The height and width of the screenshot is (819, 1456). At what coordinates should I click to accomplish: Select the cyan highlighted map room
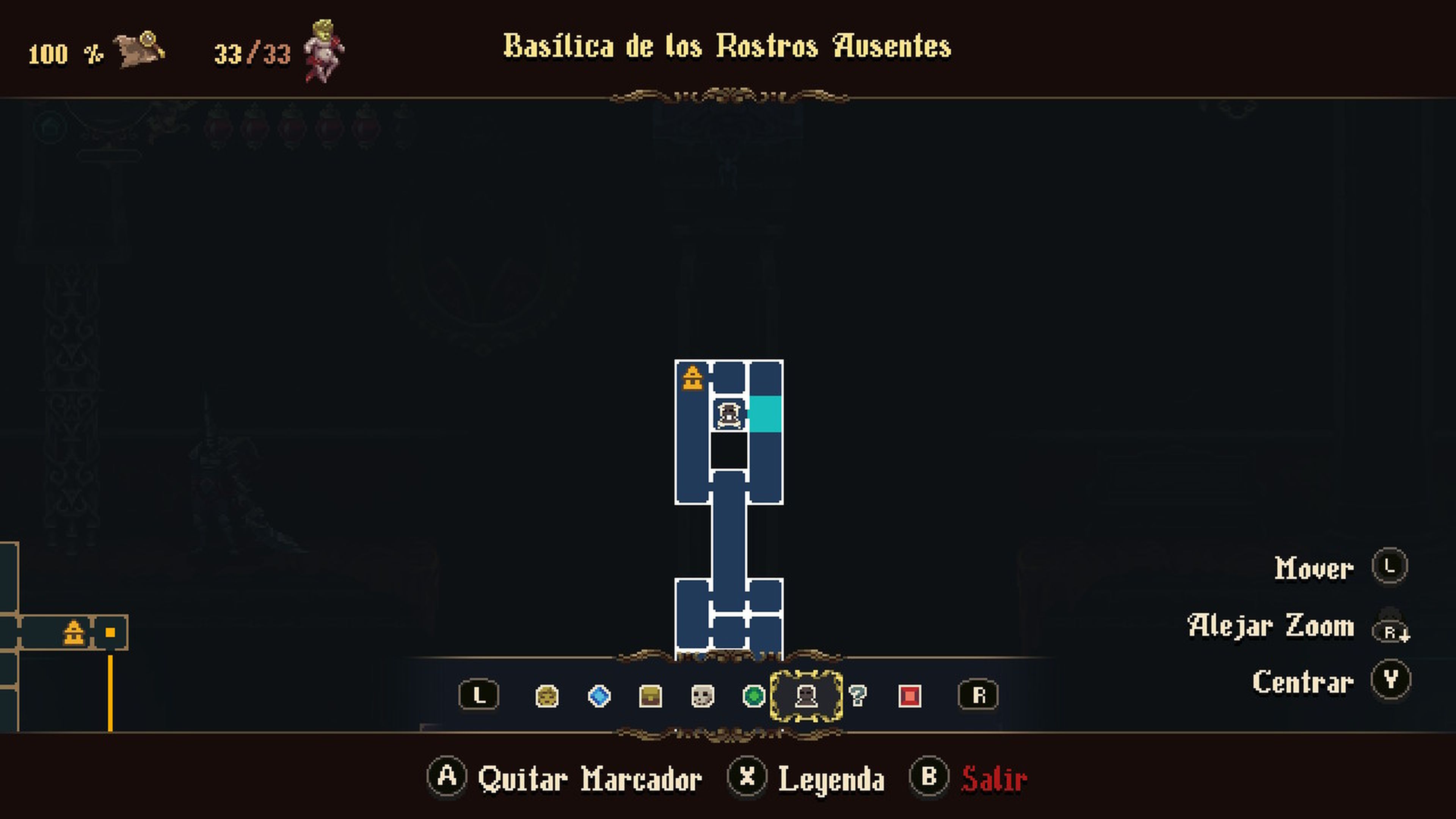(x=766, y=414)
